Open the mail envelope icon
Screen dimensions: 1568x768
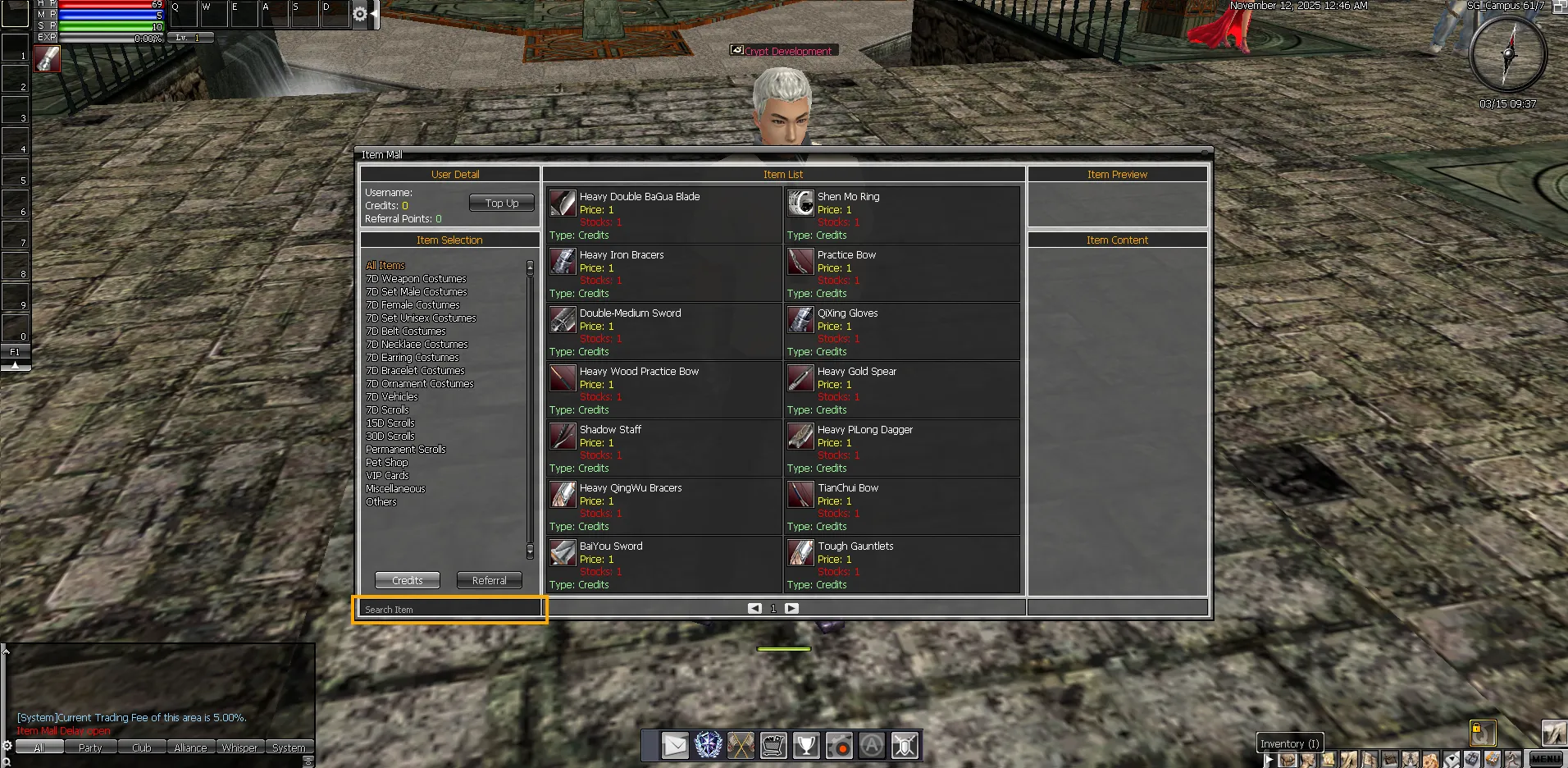tap(675, 745)
